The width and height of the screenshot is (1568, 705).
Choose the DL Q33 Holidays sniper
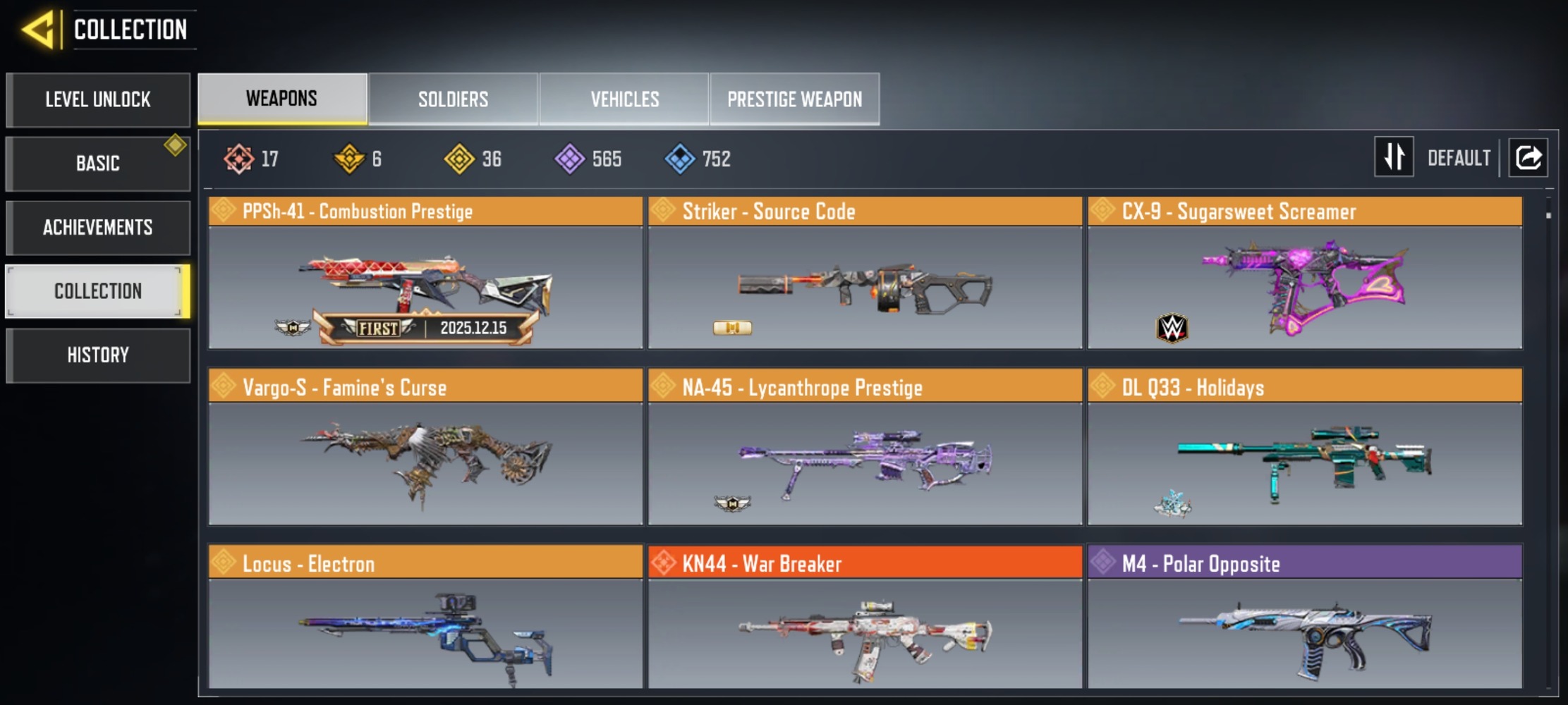tap(1305, 448)
